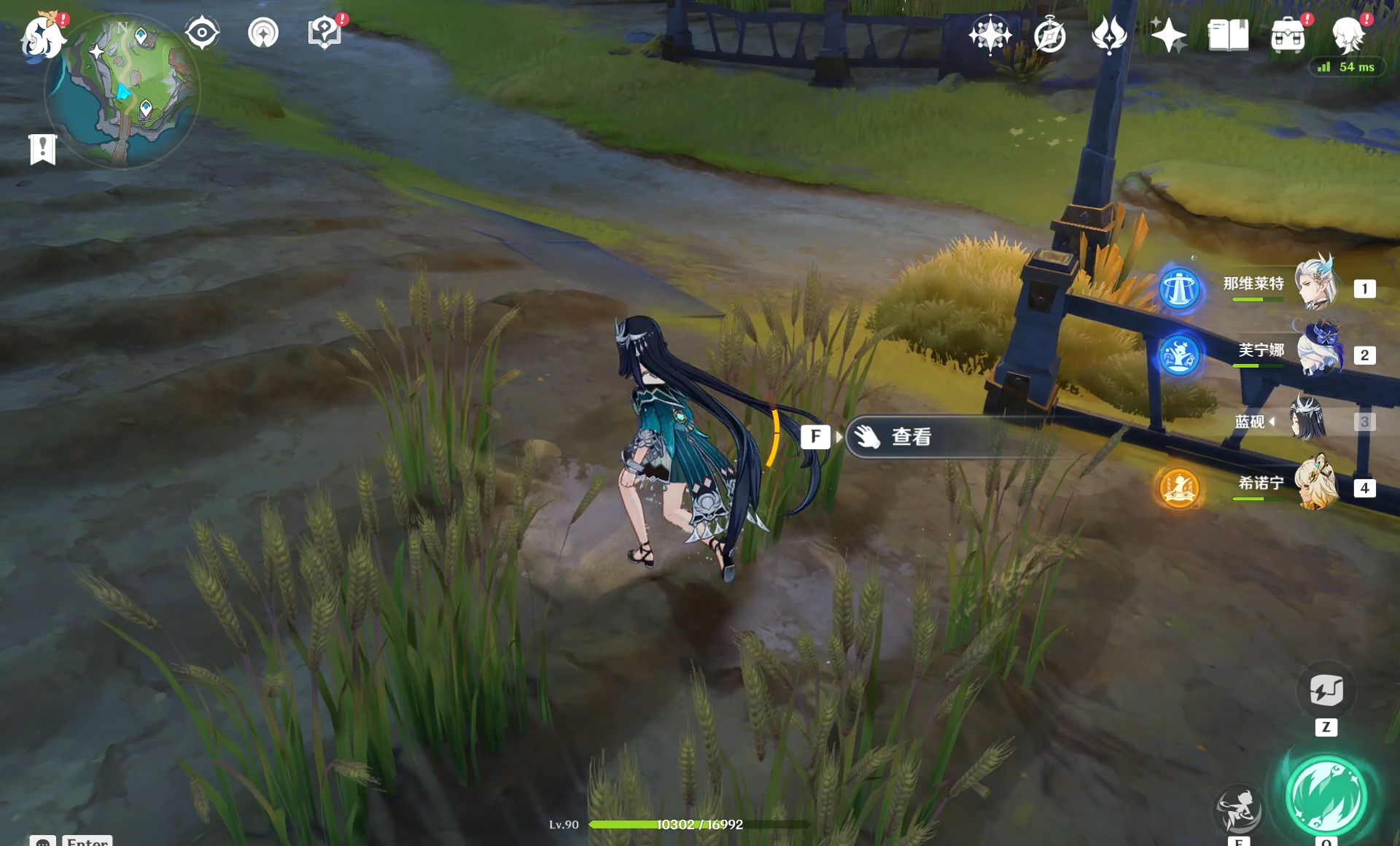Open the inventory backpack icon

click(1288, 35)
